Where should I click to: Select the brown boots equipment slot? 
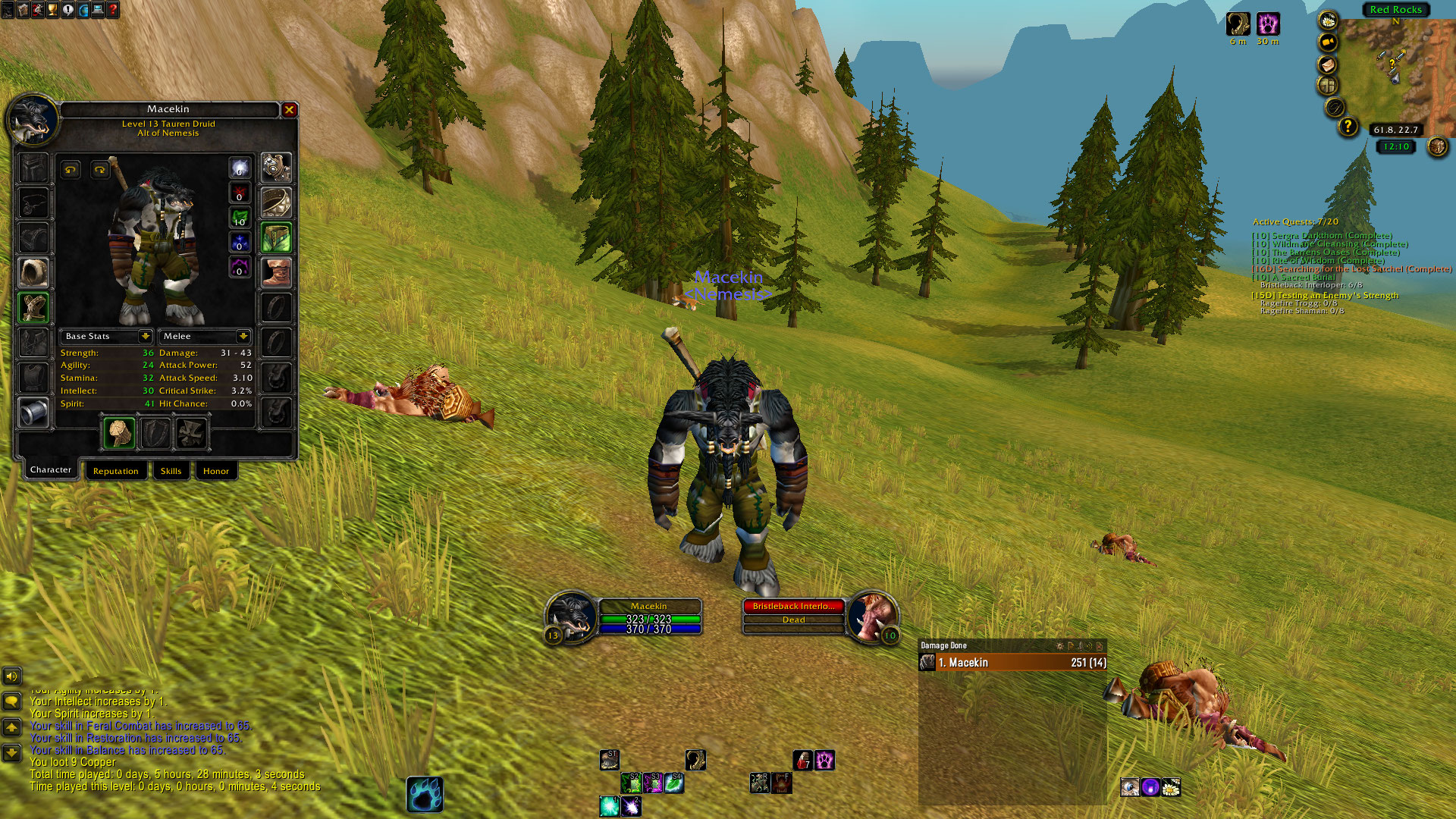pyautogui.click(x=276, y=272)
